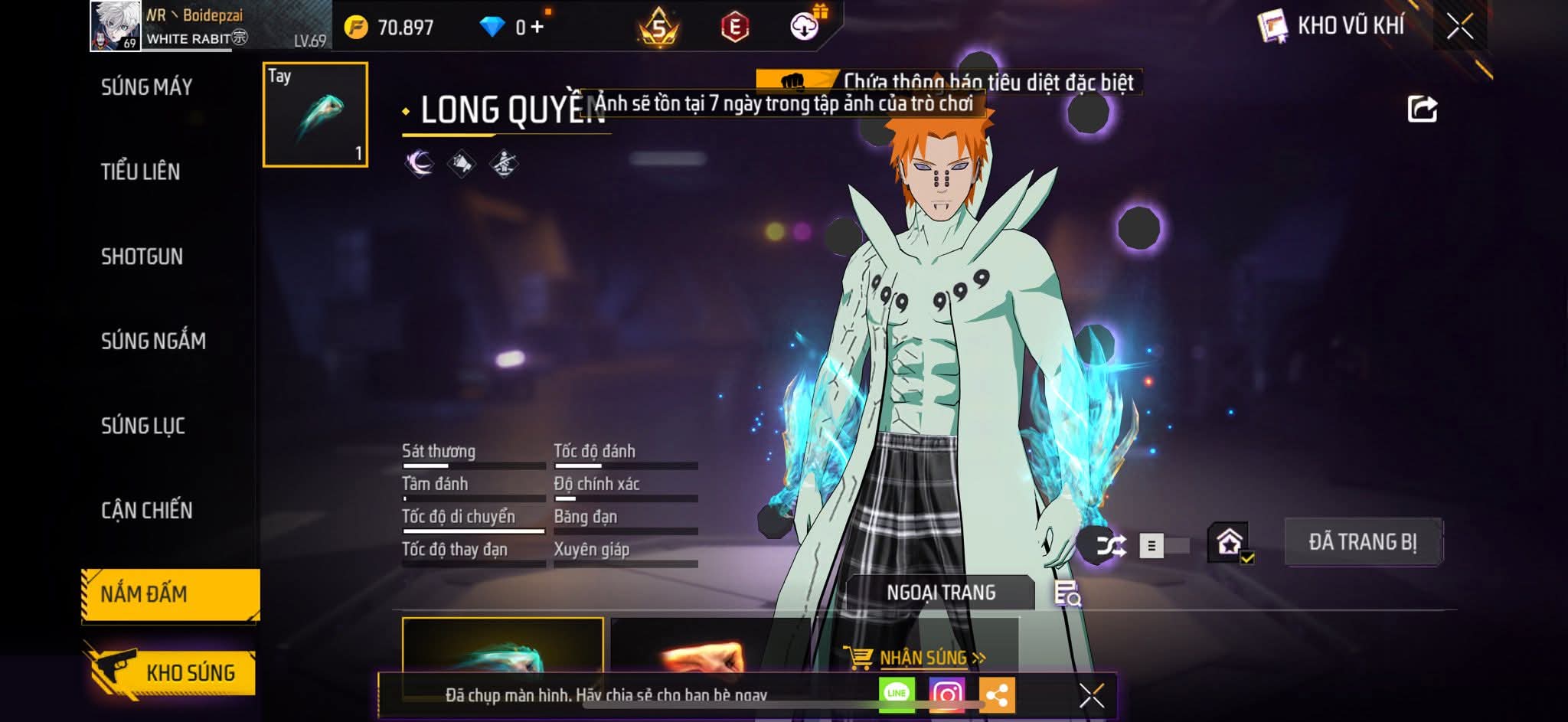Share the screenshot via LINE

coord(896,694)
